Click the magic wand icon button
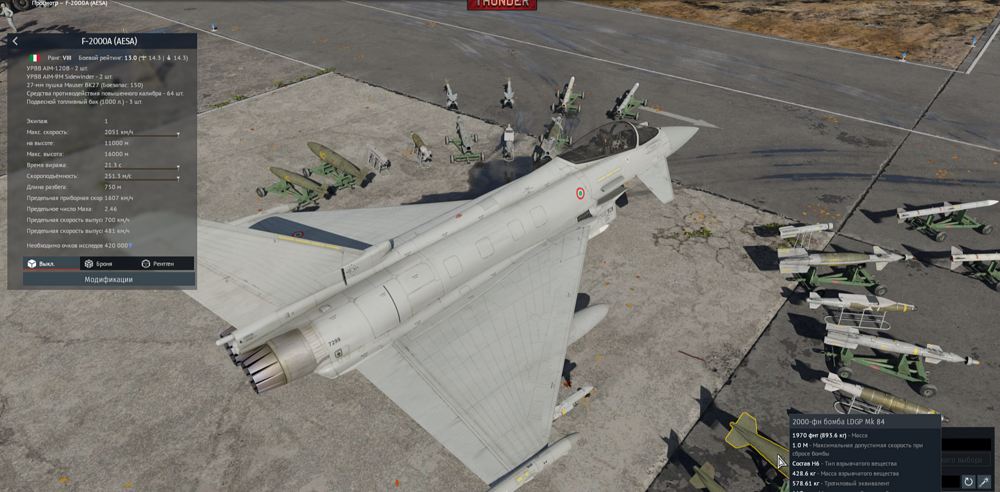The width and height of the screenshot is (1000, 492). (986, 482)
